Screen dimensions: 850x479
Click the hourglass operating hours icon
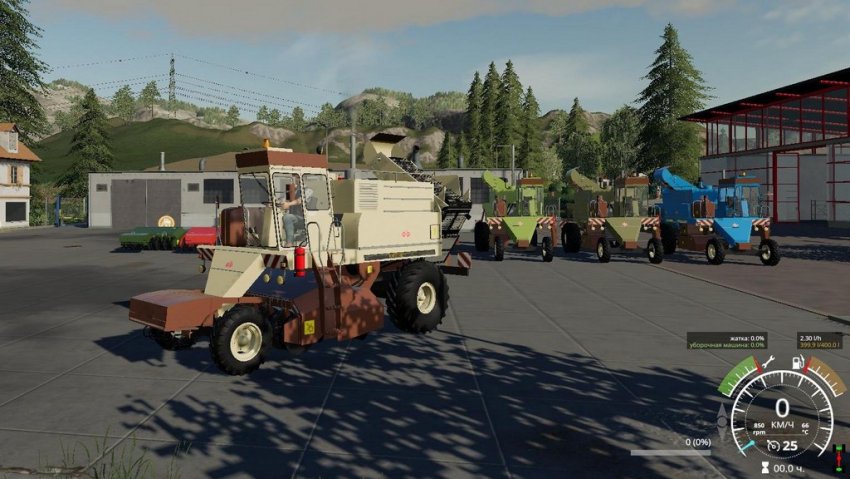coord(765,467)
